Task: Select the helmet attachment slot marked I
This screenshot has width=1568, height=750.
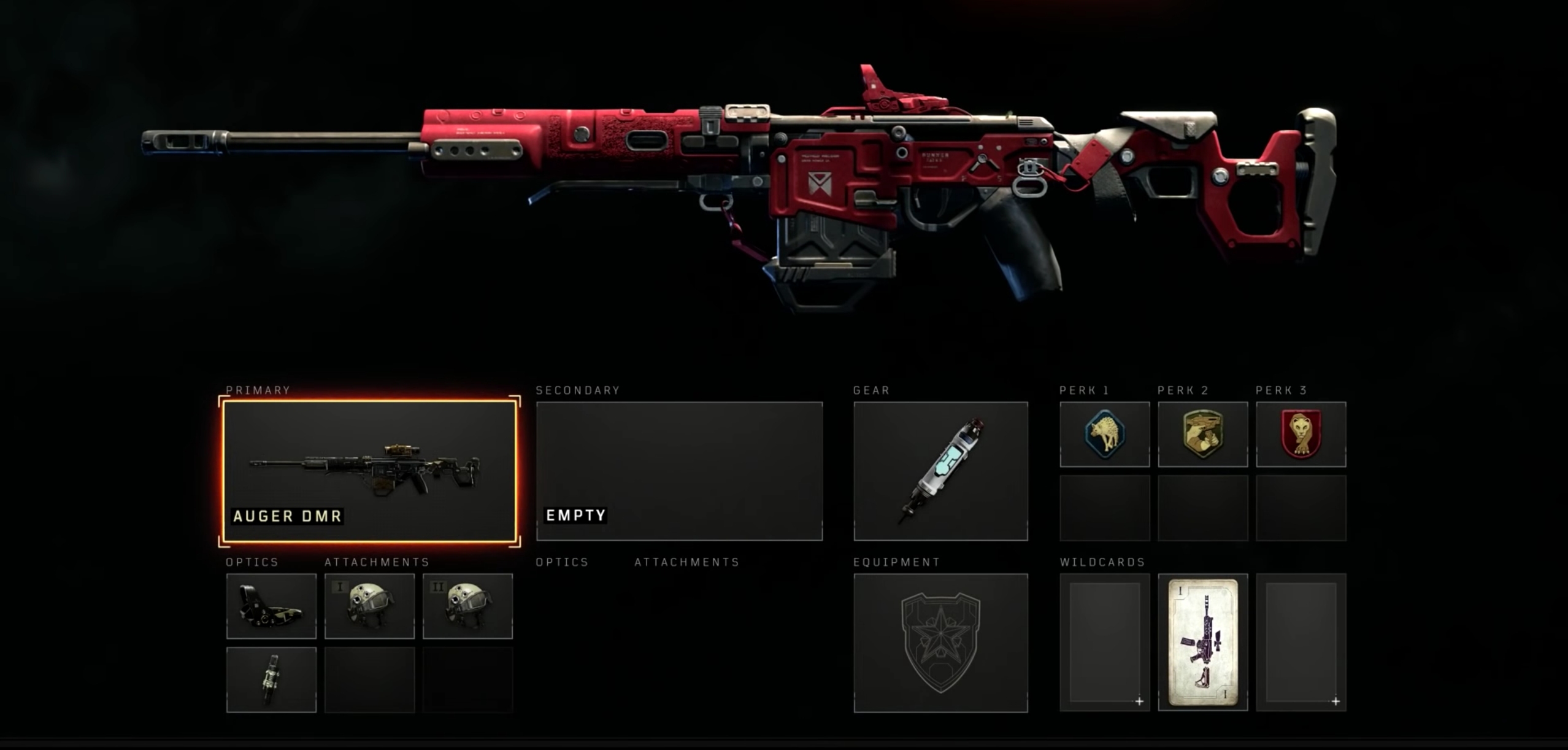Action: click(369, 606)
